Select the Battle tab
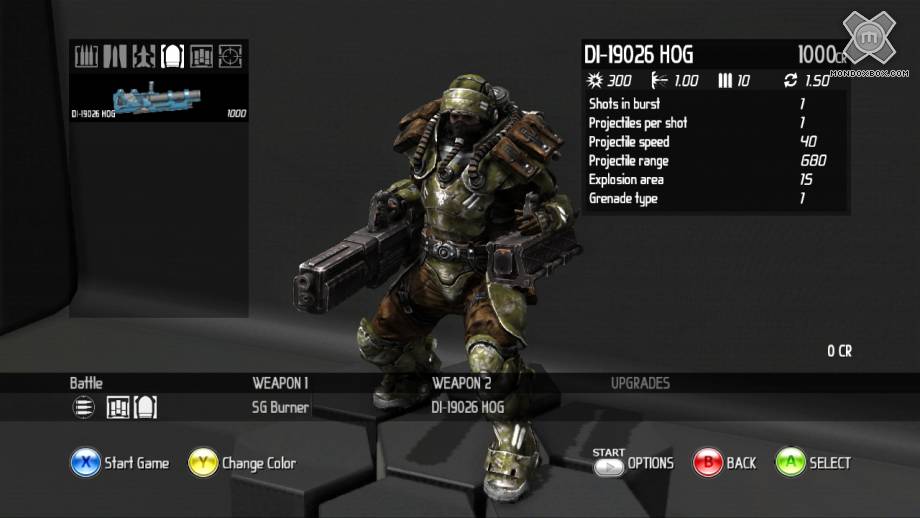The width and height of the screenshot is (920, 518). 86,383
